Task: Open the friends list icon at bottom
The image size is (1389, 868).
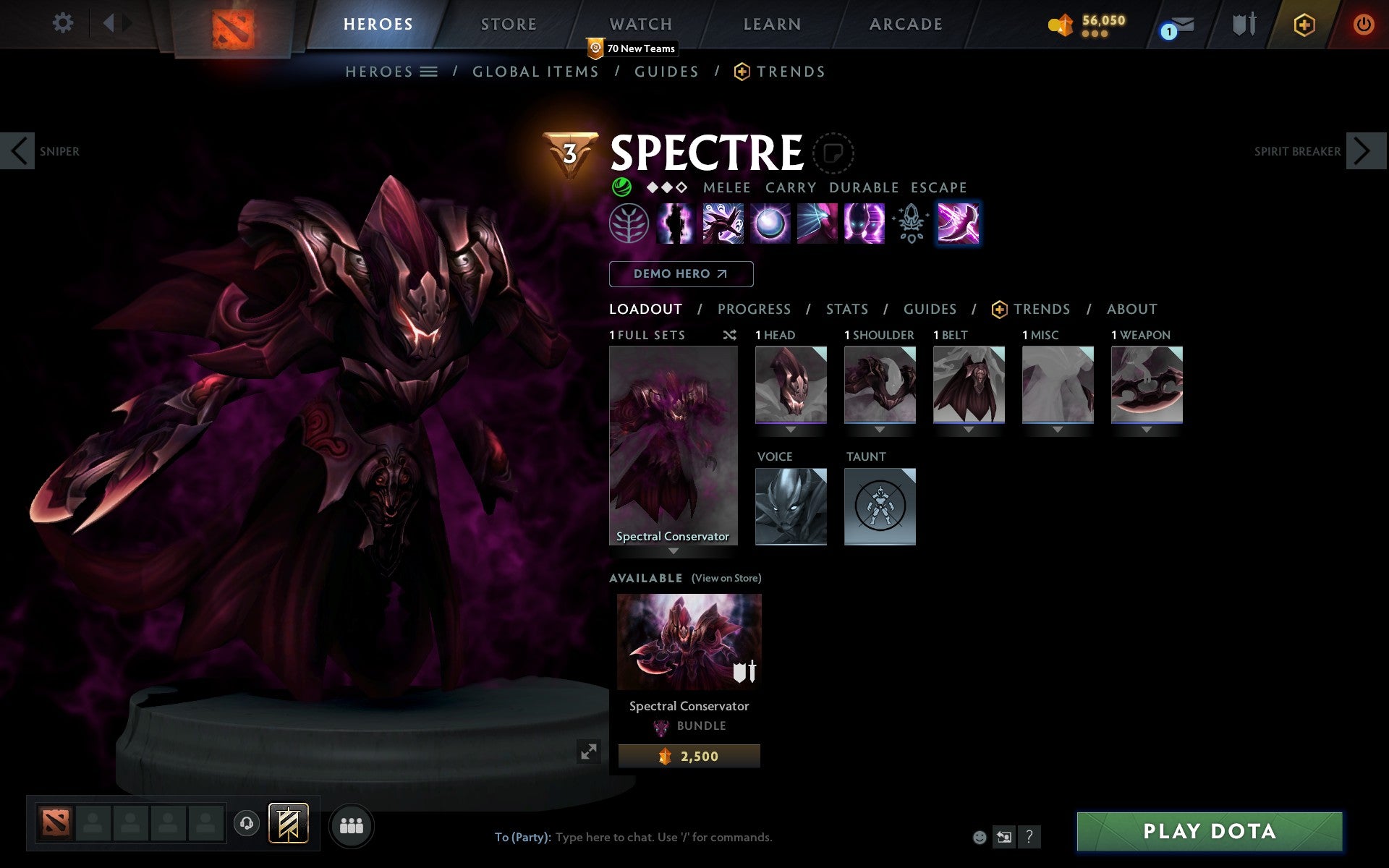Action: pyautogui.click(x=352, y=824)
